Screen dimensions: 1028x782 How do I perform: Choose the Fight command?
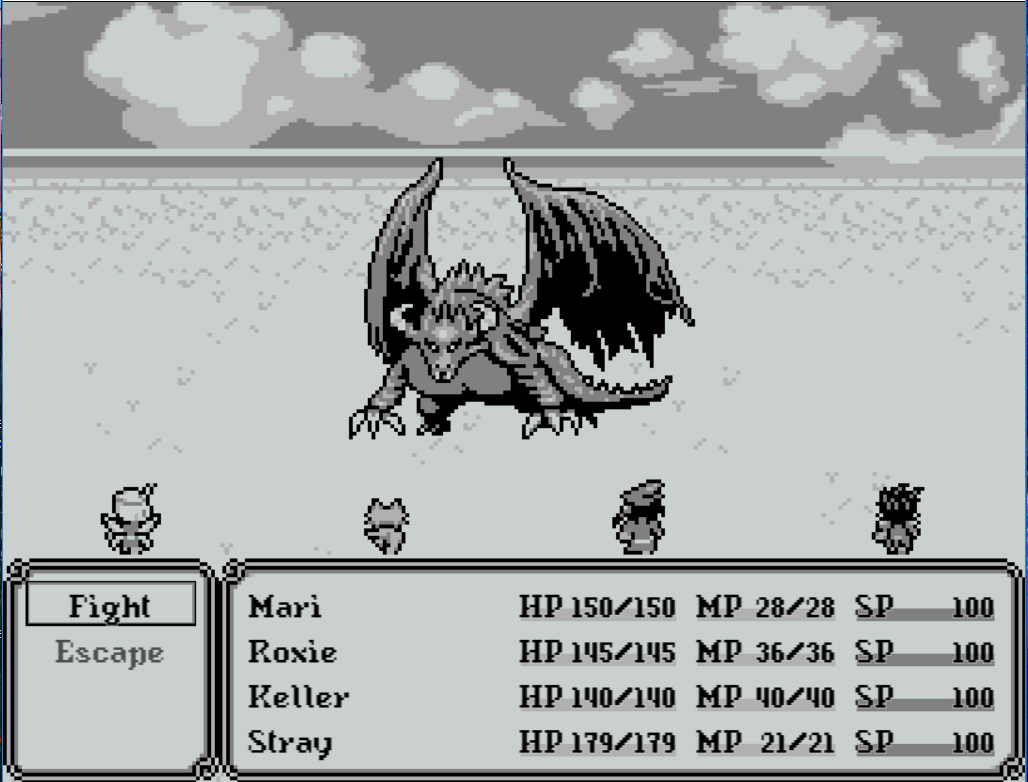(x=110, y=606)
